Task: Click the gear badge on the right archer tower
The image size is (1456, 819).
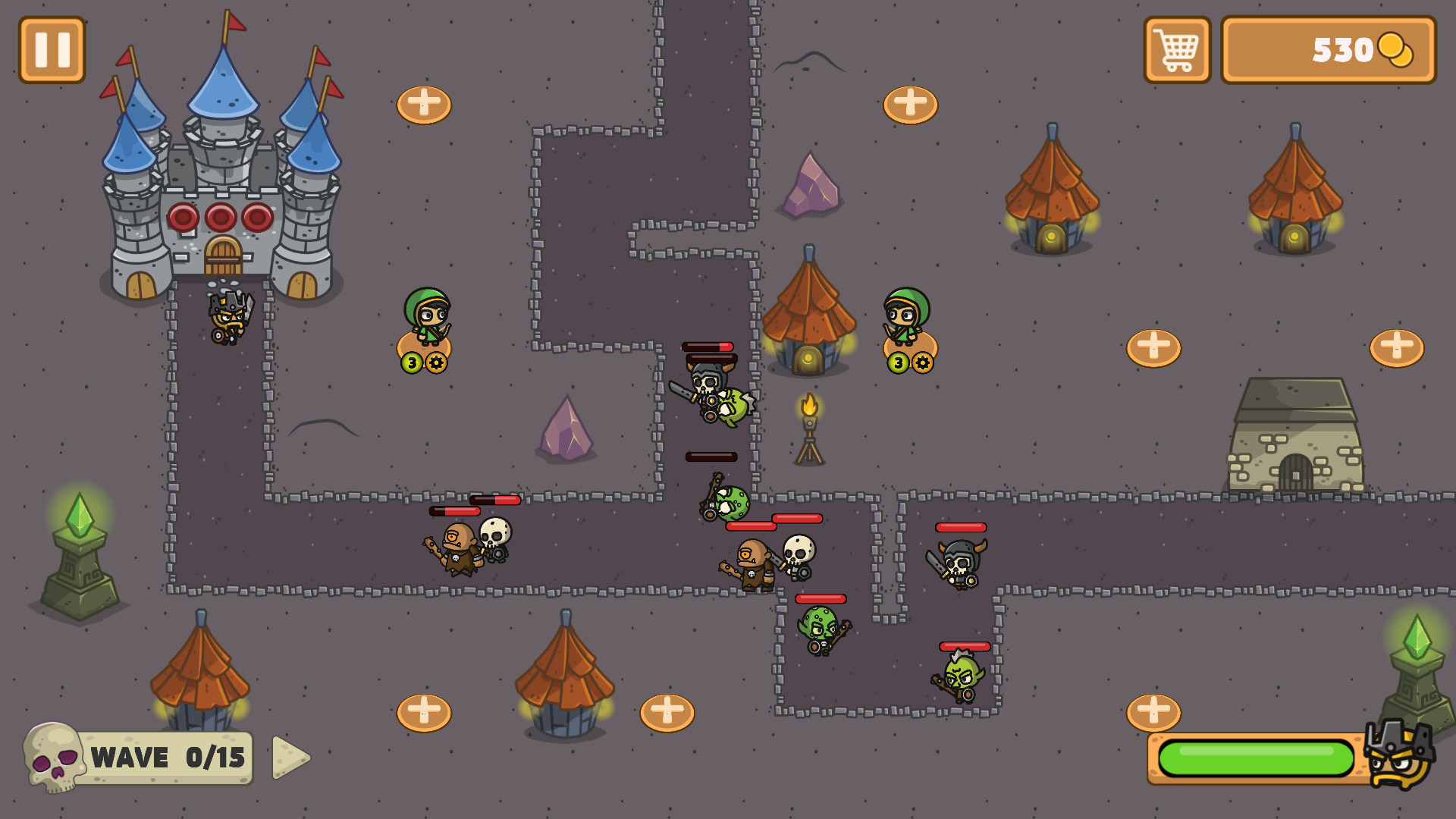Action: [x=922, y=362]
